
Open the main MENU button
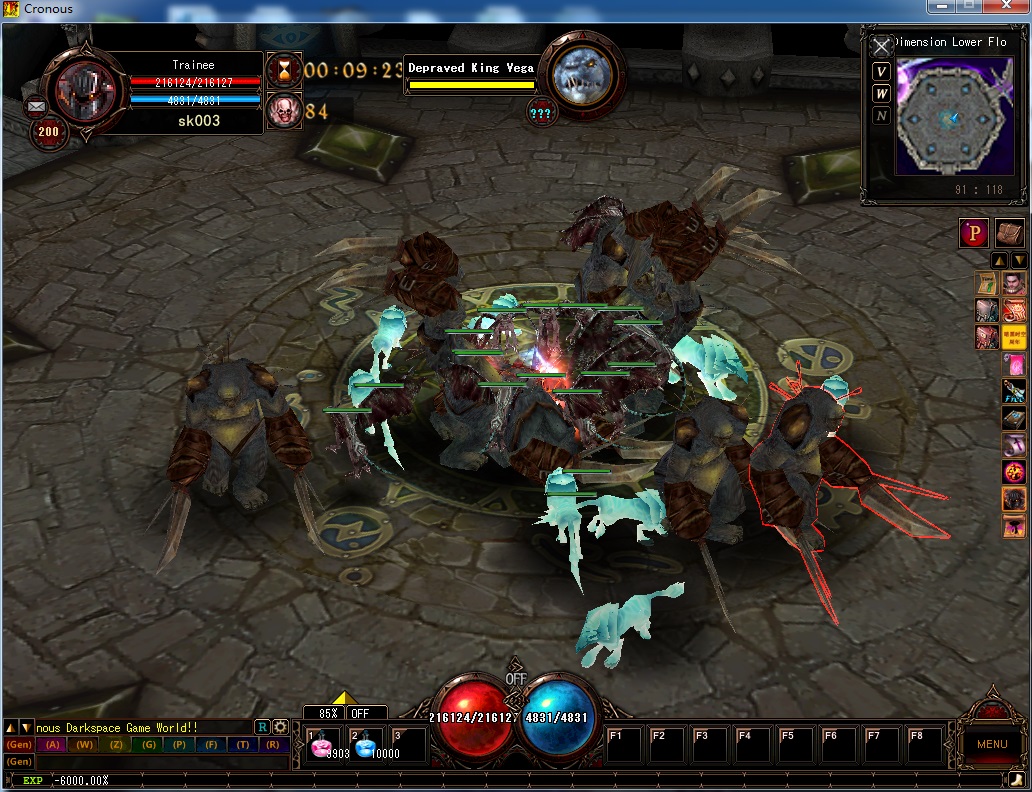point(991,744)
